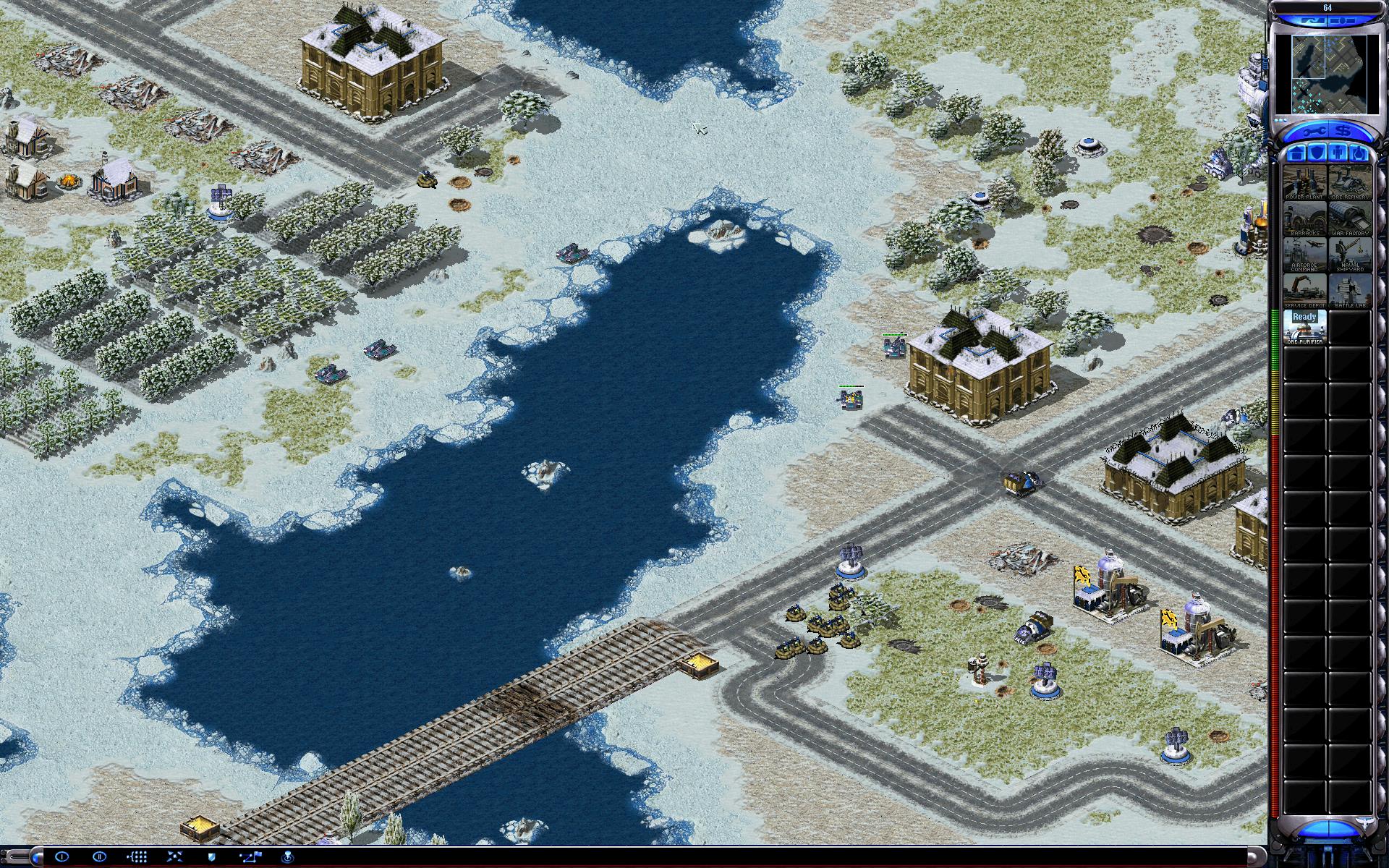Image resolution: width=1389 pixels, height=868 pixels.
Task: Select team two button in command bar
Action: 100,856
